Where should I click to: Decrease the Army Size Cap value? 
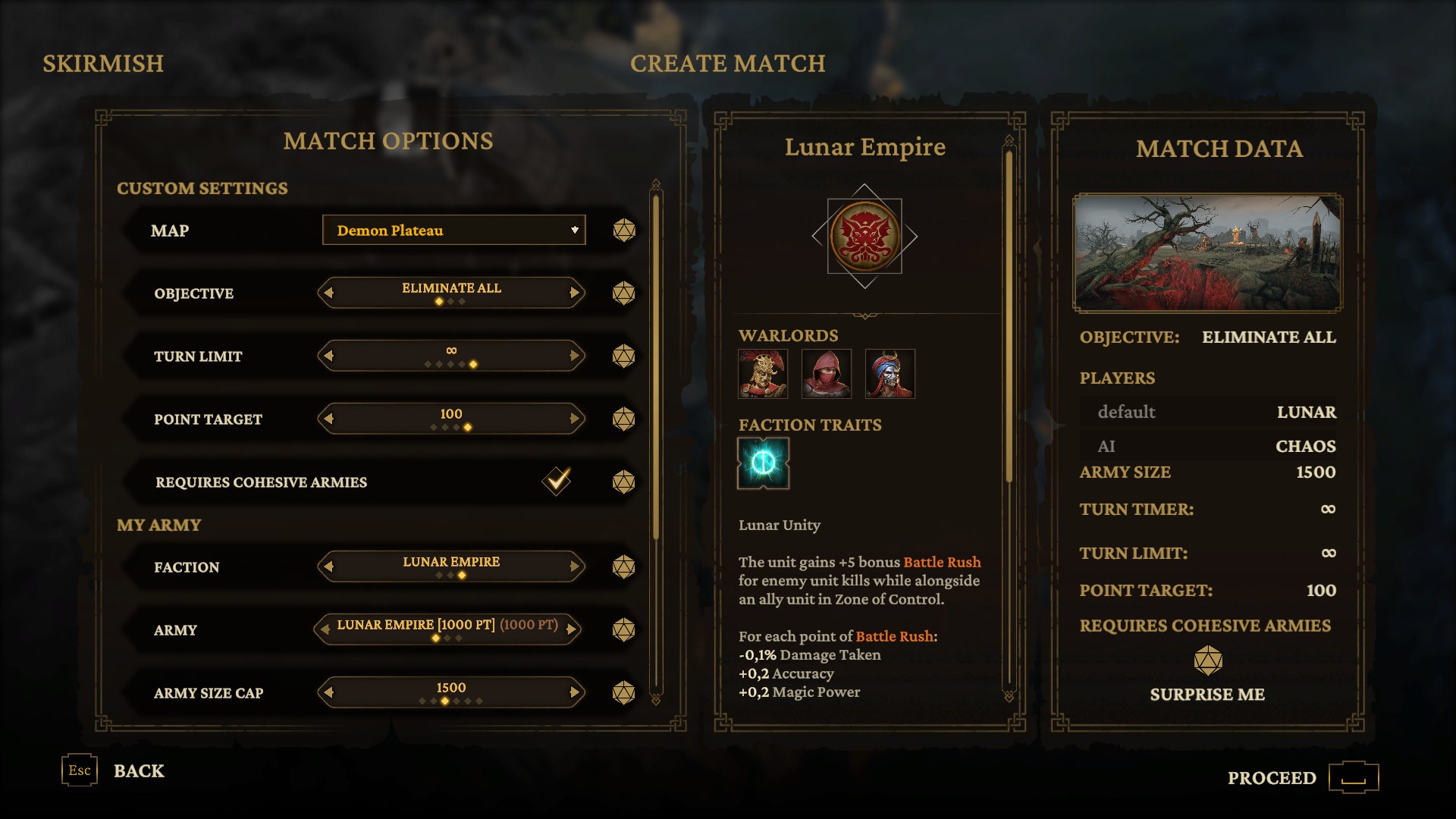tap(328, 692)
